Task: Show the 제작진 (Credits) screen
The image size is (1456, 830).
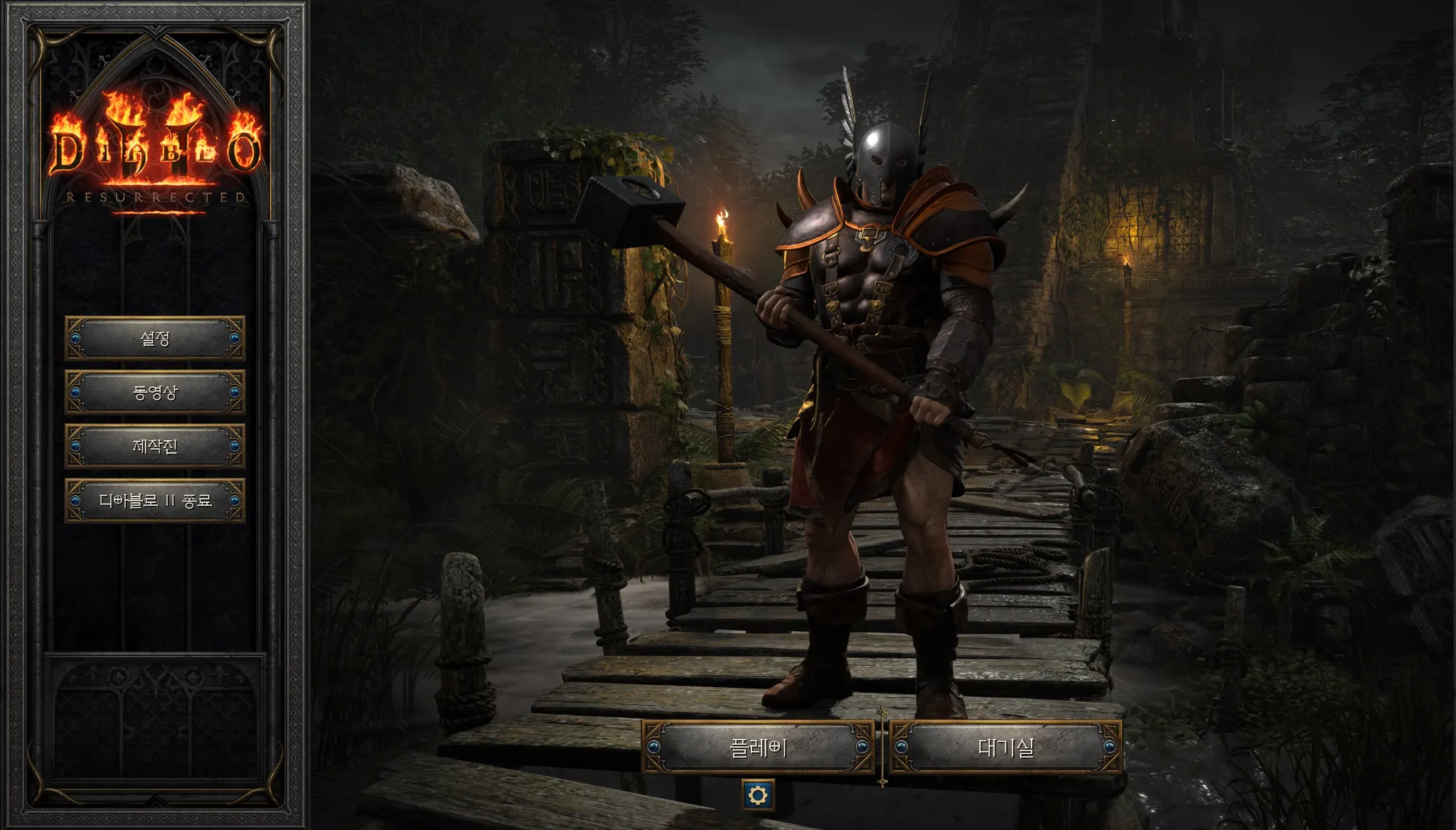Action: (155, 446)
